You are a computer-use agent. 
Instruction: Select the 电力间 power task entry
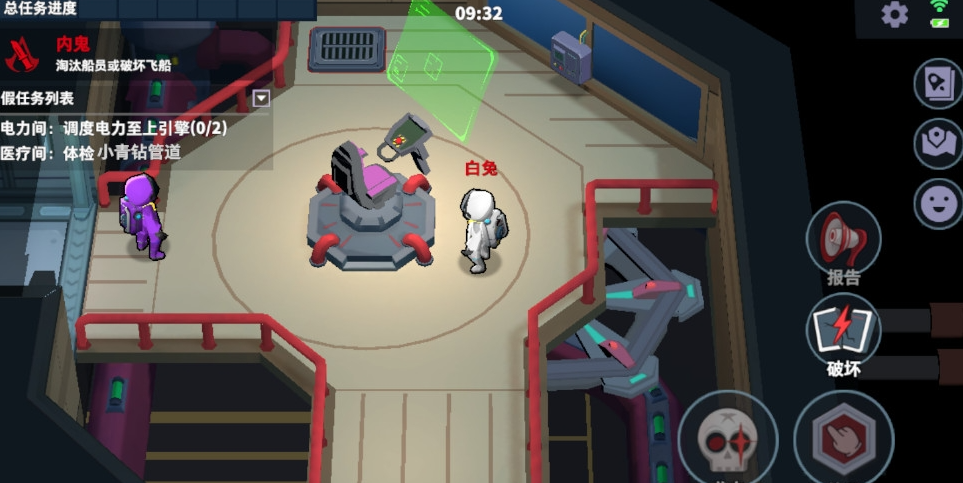[114, 128]
